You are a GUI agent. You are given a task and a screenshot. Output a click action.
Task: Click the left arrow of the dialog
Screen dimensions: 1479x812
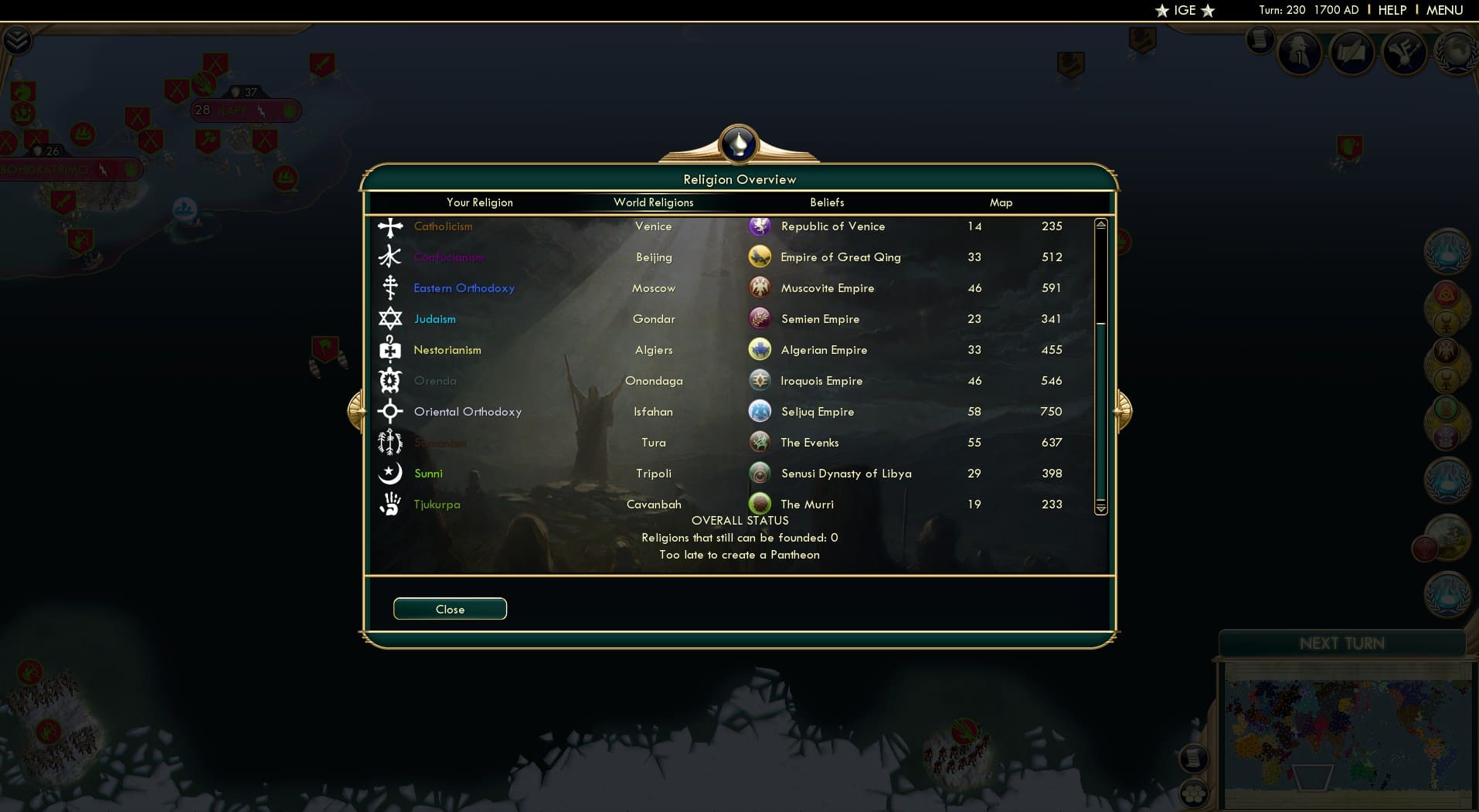(356, 410)
